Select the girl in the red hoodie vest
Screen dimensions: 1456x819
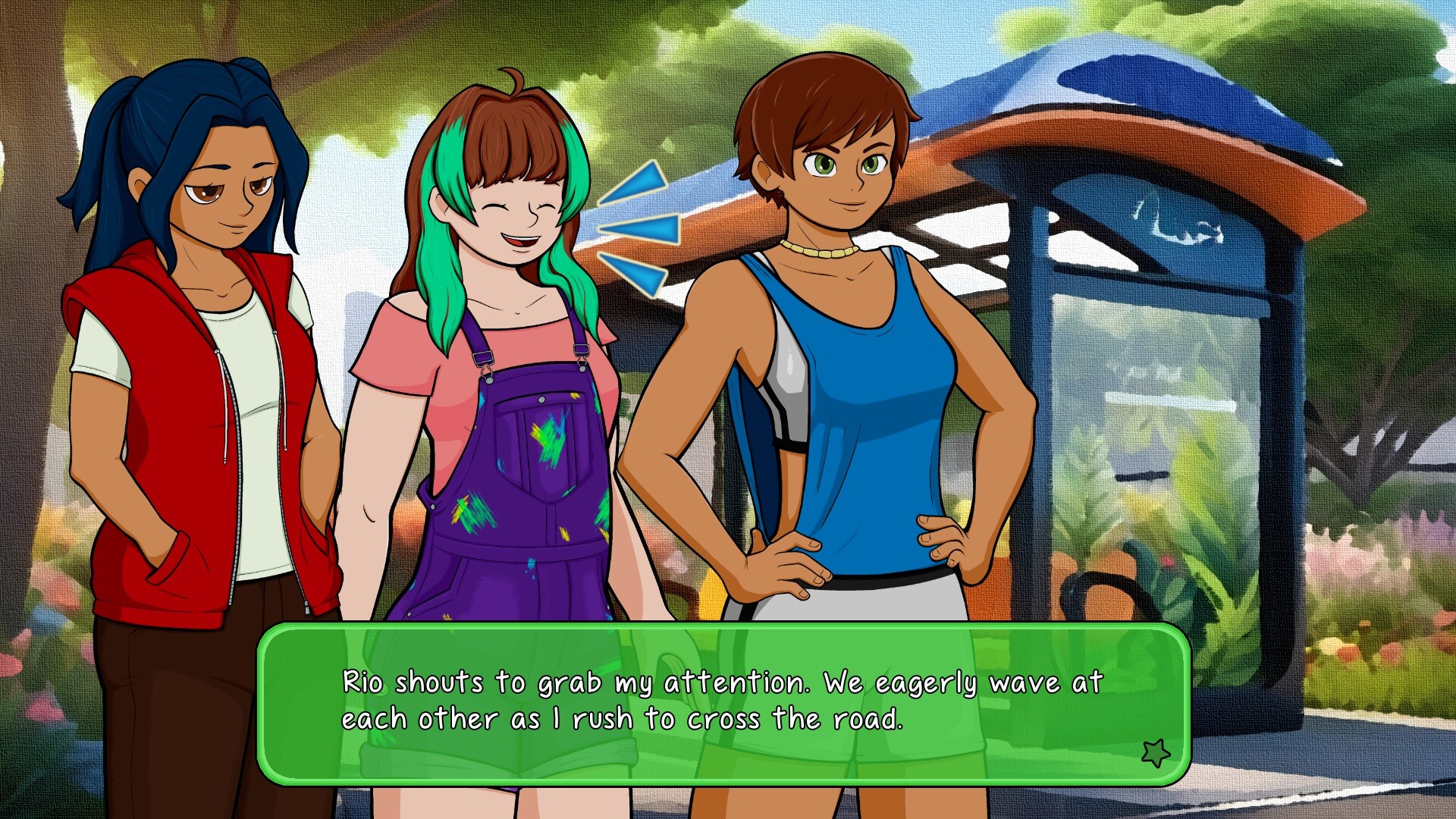tap(205, 341)
